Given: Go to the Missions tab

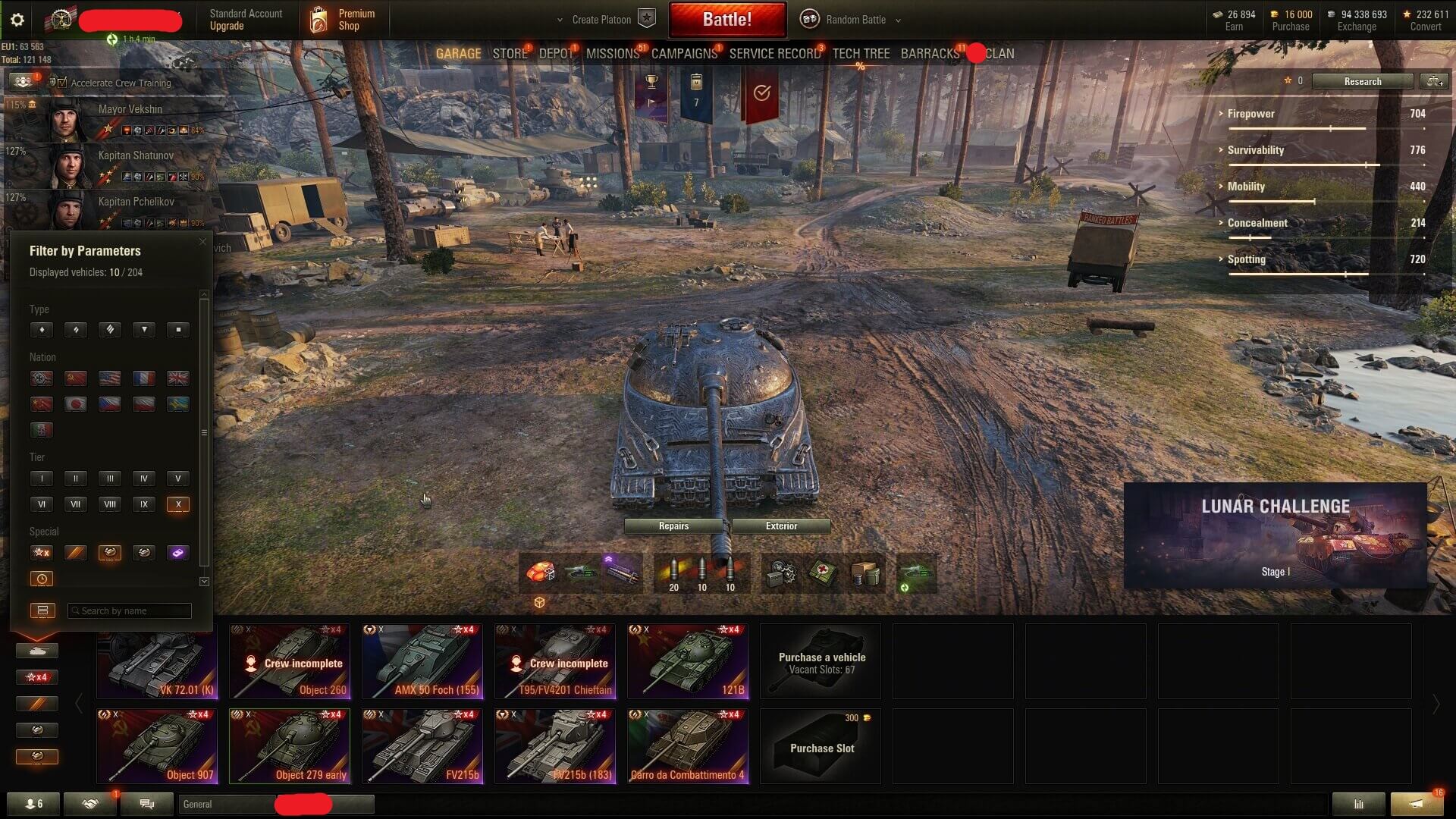Looking at the screenshot, I should pyautogui.click(x=613, y=54).
